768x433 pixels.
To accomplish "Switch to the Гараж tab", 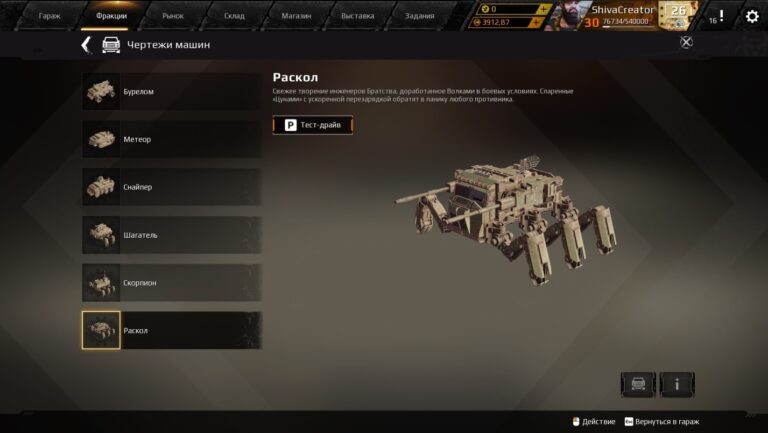I will point(49,16).
